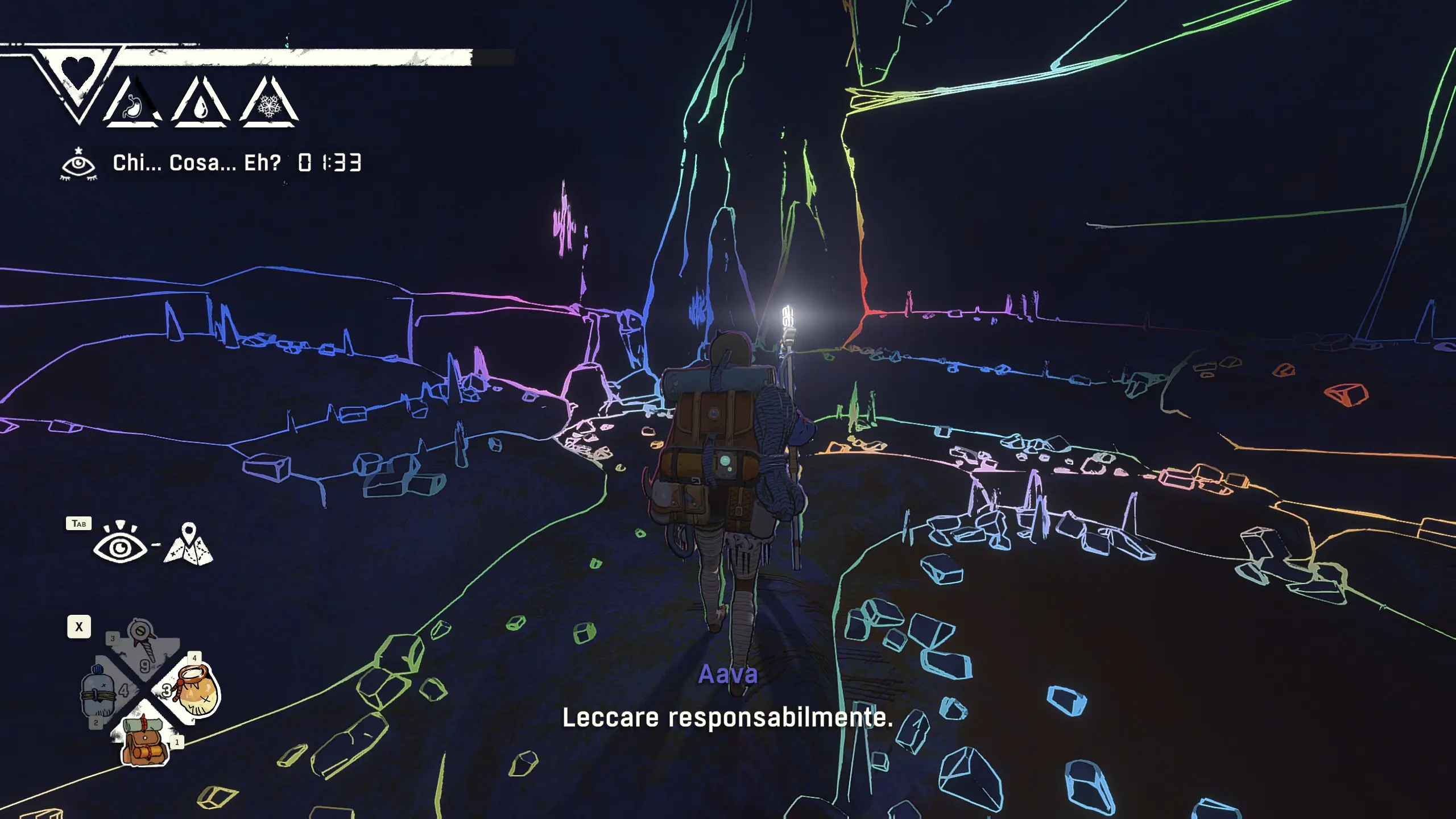
Task: Activate the eye vision mode icon
Action: click(x=119, y=545)
